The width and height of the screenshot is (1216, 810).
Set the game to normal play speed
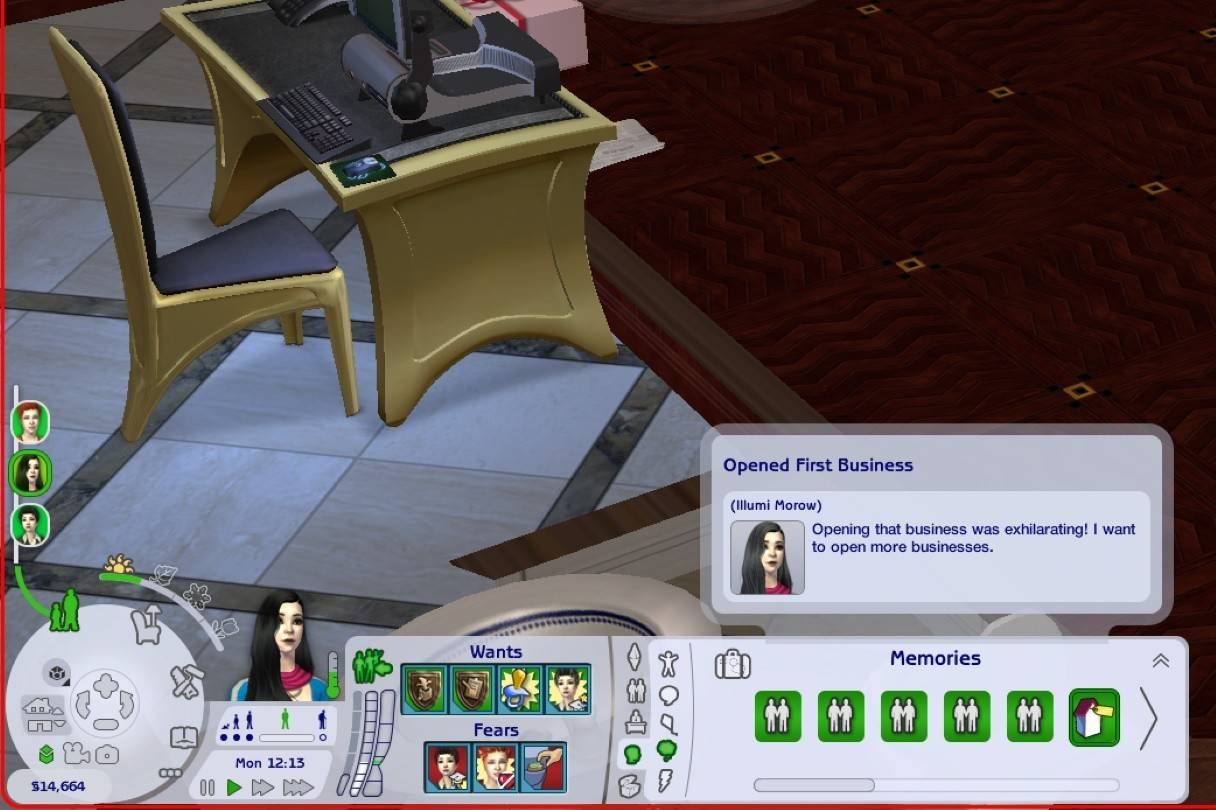234,788
